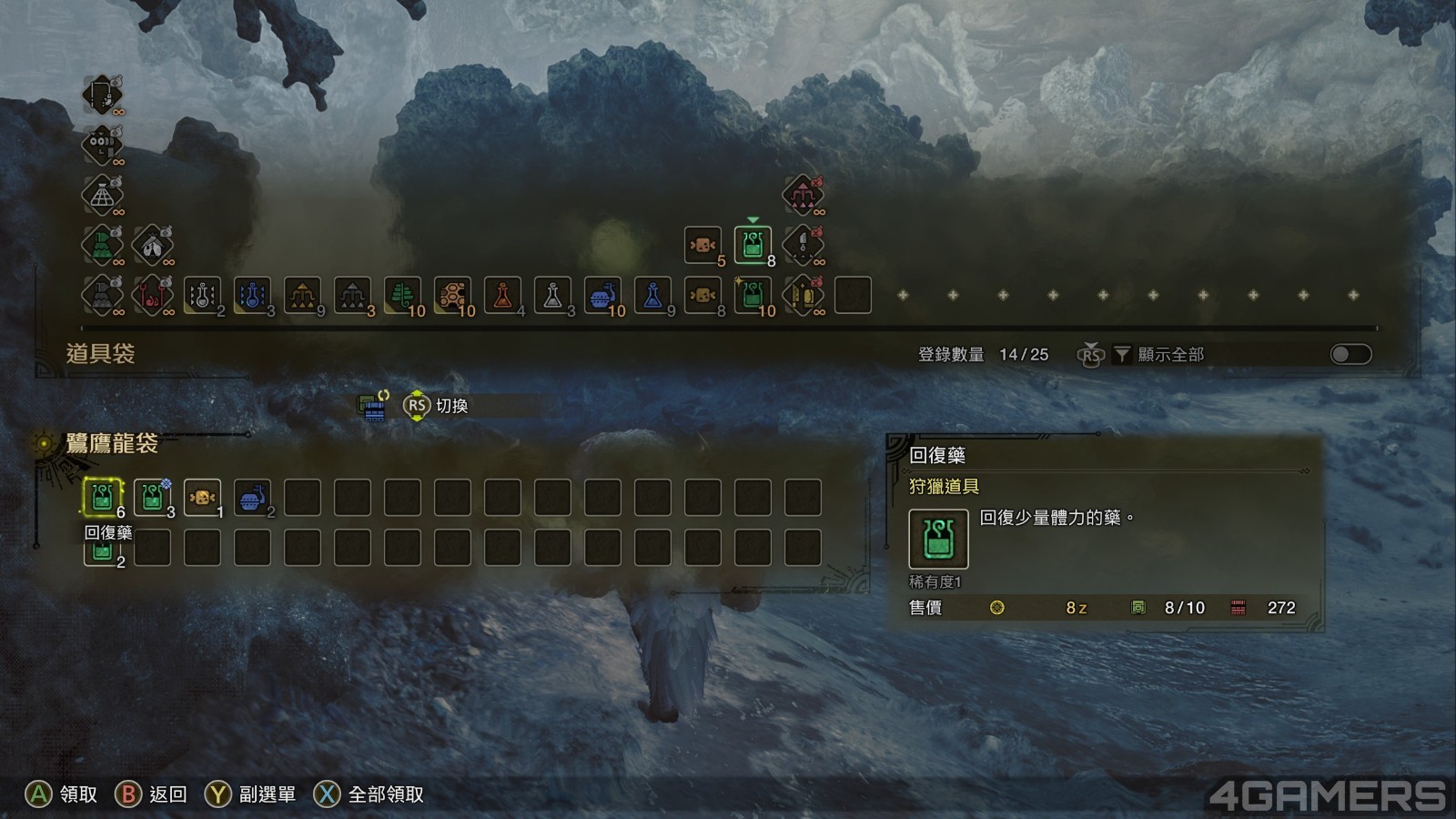
Task: Pick the orange ration stack of 5
Action: [703, 245]
